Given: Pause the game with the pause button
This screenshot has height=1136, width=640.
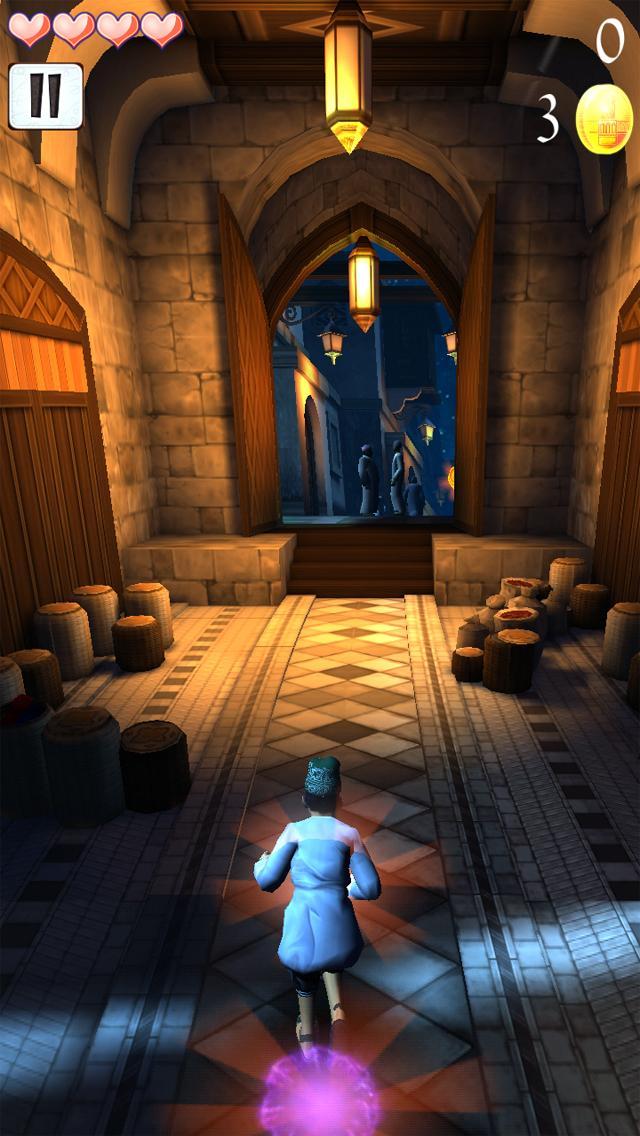Looking at the screenshot, I should click(x=45, y=96).
